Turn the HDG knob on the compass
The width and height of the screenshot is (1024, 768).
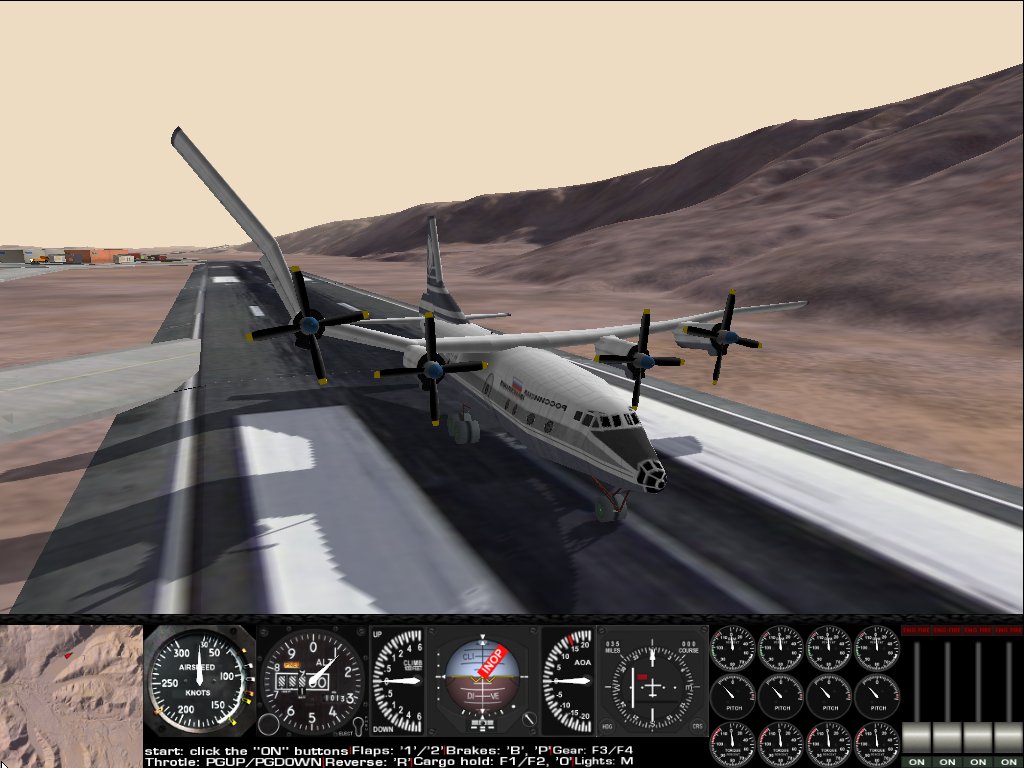pos(608,725)
